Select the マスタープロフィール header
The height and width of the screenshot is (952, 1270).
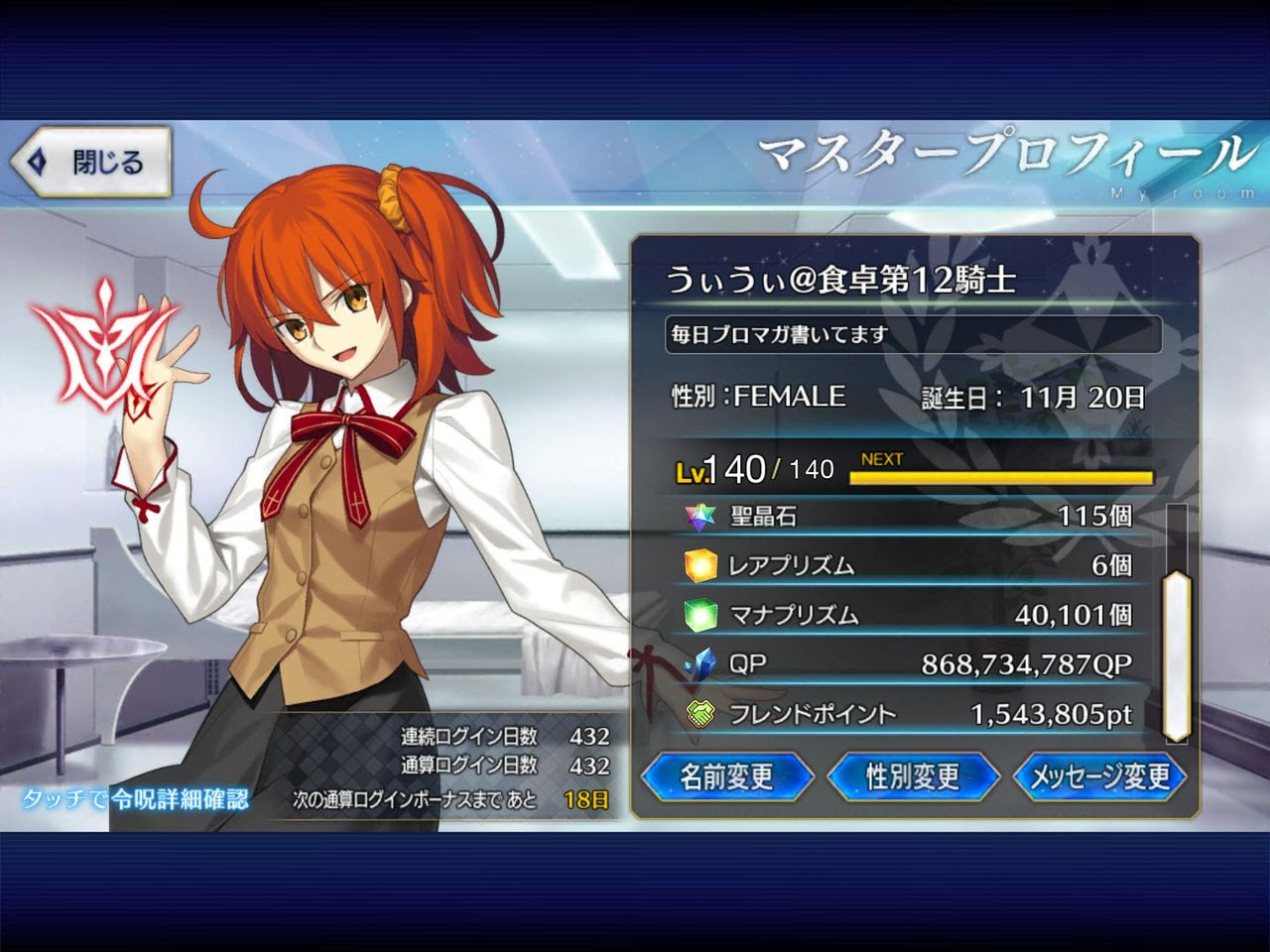point(1002,151)
